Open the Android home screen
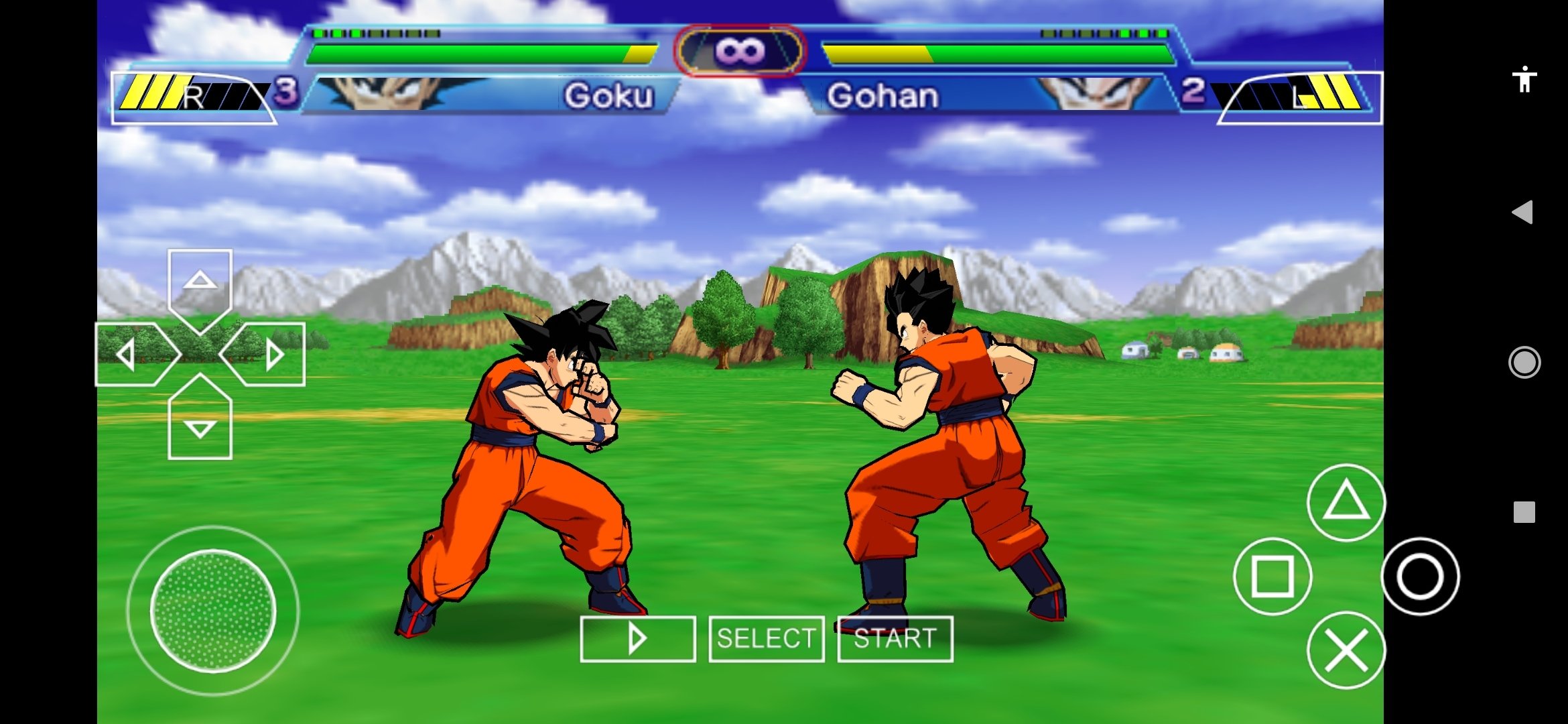The image size is (1568, 724). coord(1524,363)
